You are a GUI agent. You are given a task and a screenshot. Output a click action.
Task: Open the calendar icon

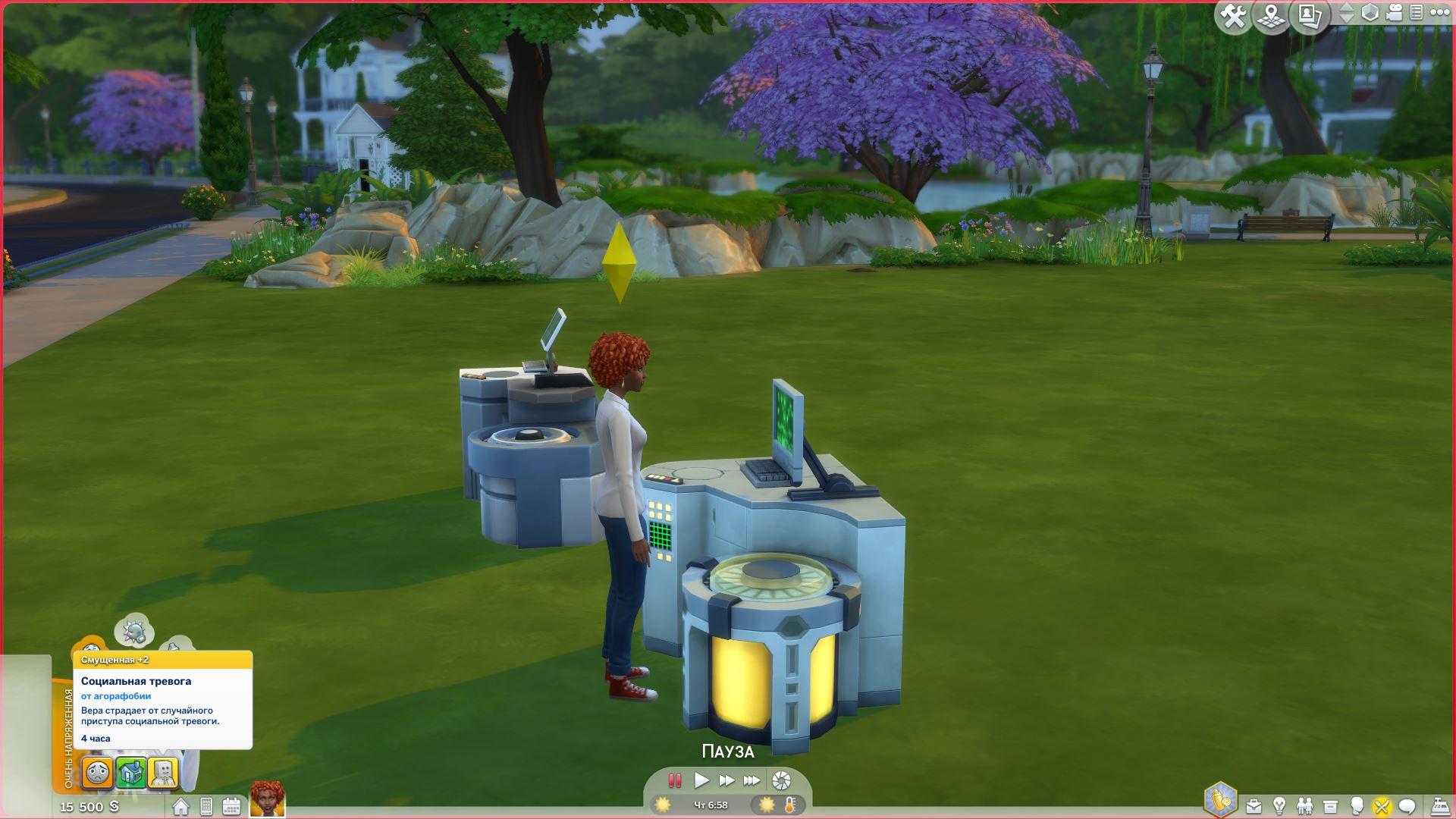(231, 806)
